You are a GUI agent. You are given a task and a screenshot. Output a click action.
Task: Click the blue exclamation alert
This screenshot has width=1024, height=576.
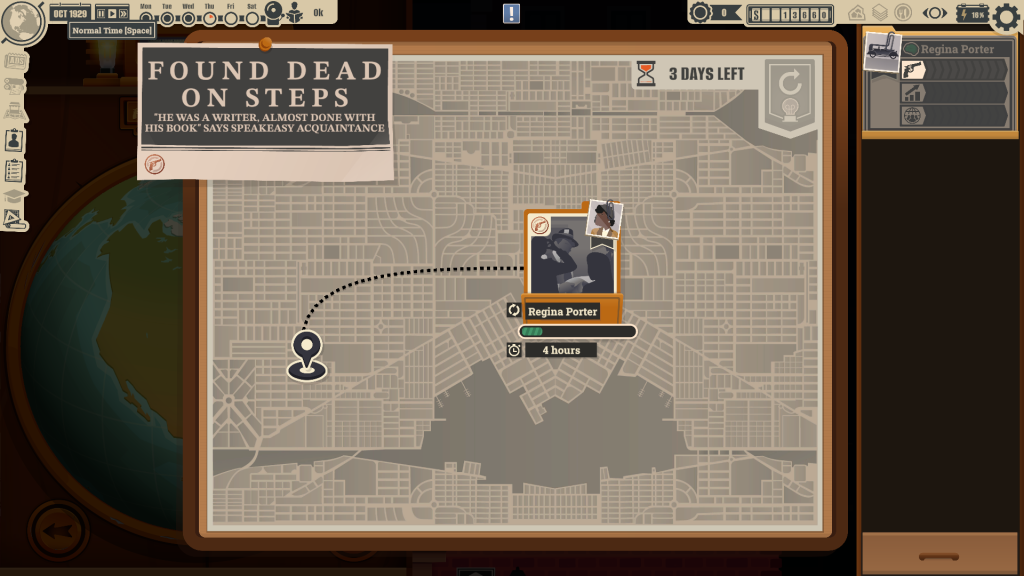tap(511, 13)
